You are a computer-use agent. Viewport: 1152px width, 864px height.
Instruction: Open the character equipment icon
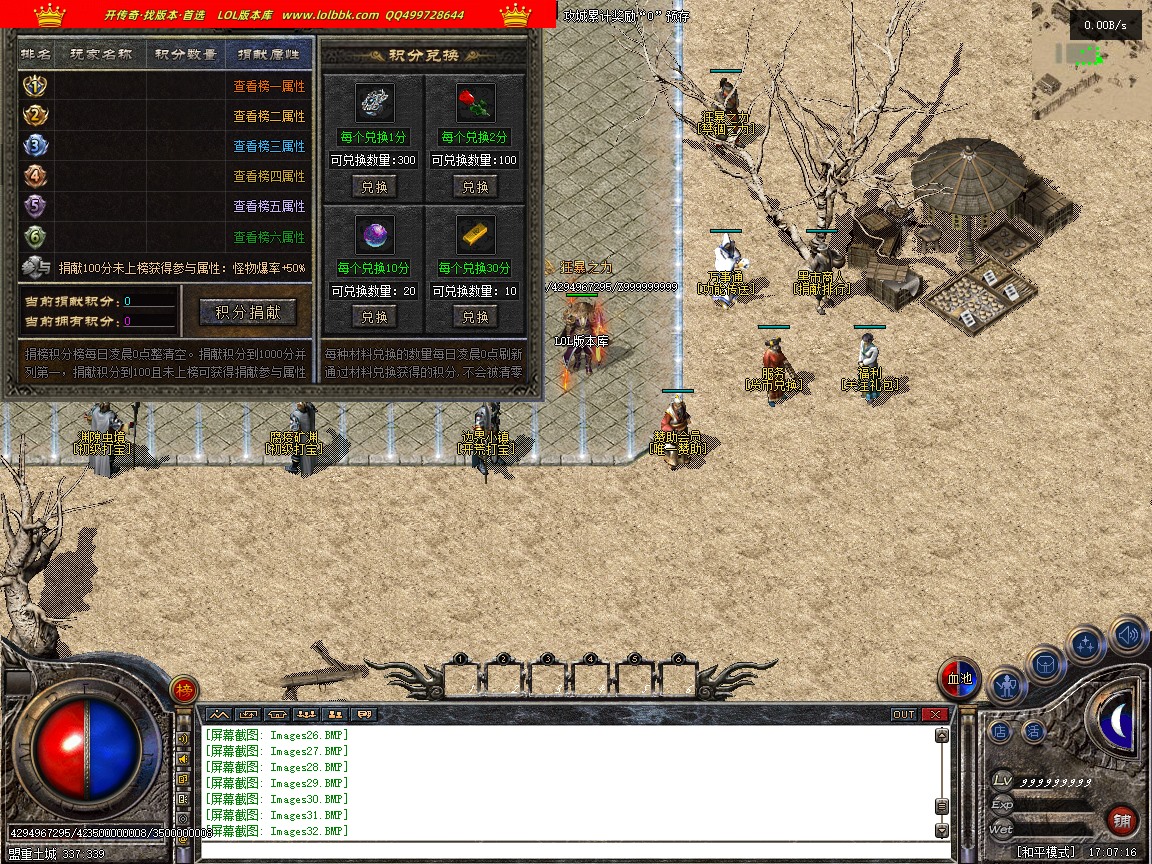[x=1006, y=686]
